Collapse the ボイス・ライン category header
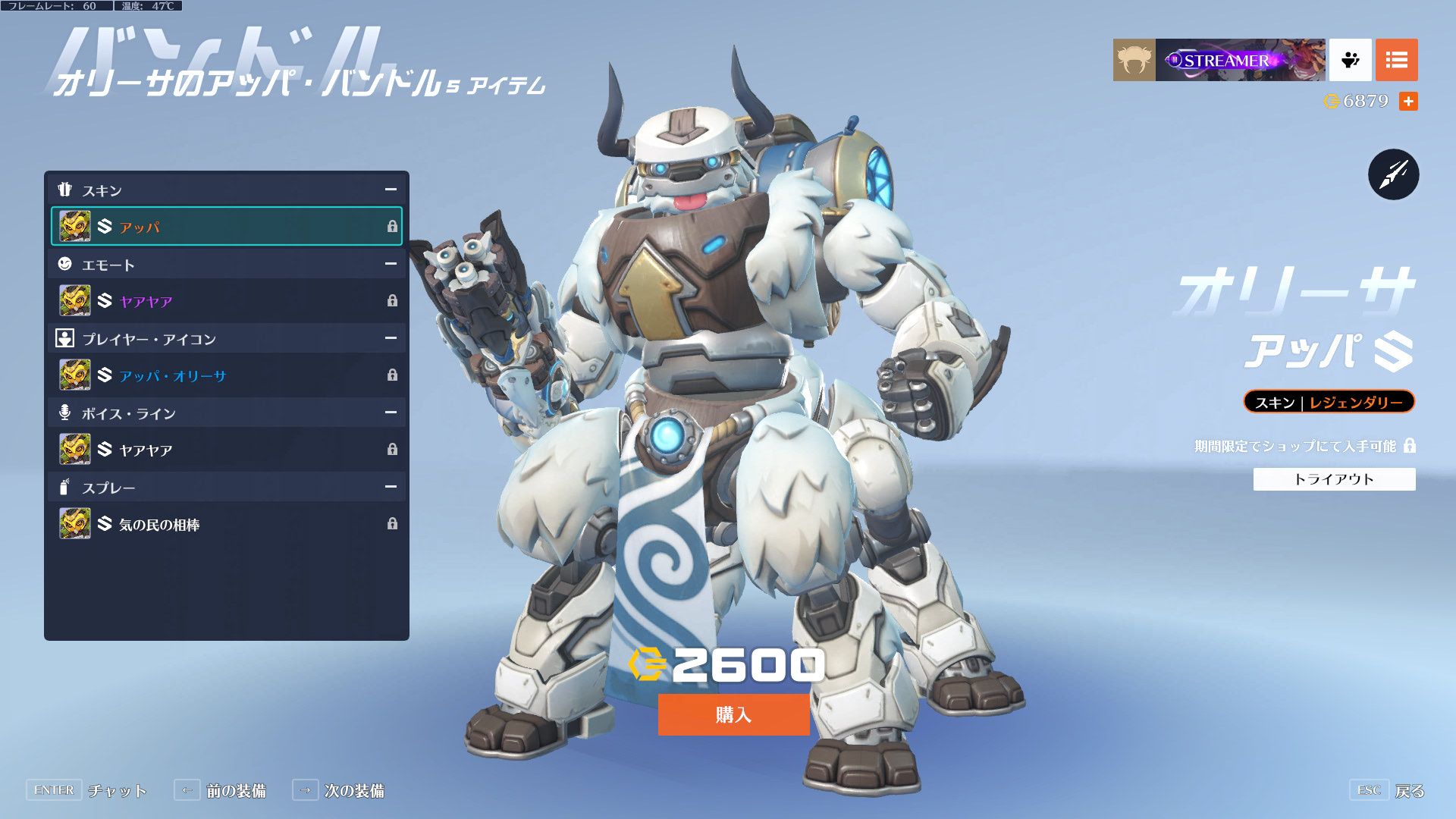 click(x=391, y=413)
